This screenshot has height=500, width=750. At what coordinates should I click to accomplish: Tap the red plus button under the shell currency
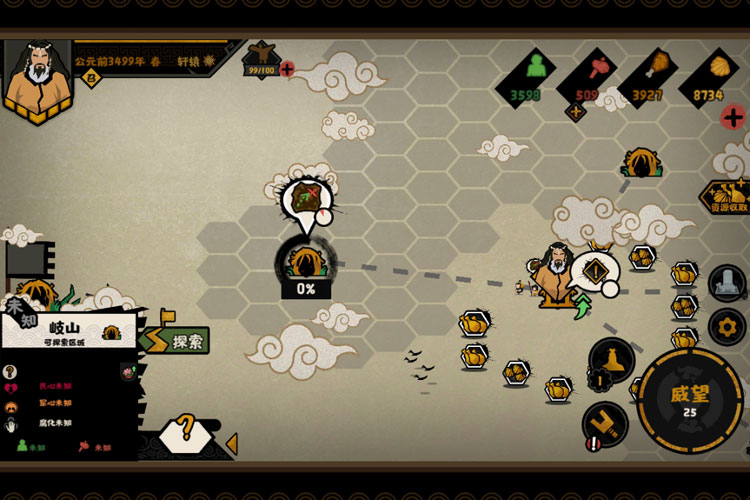pyautogui.click(x=733, y=117)
